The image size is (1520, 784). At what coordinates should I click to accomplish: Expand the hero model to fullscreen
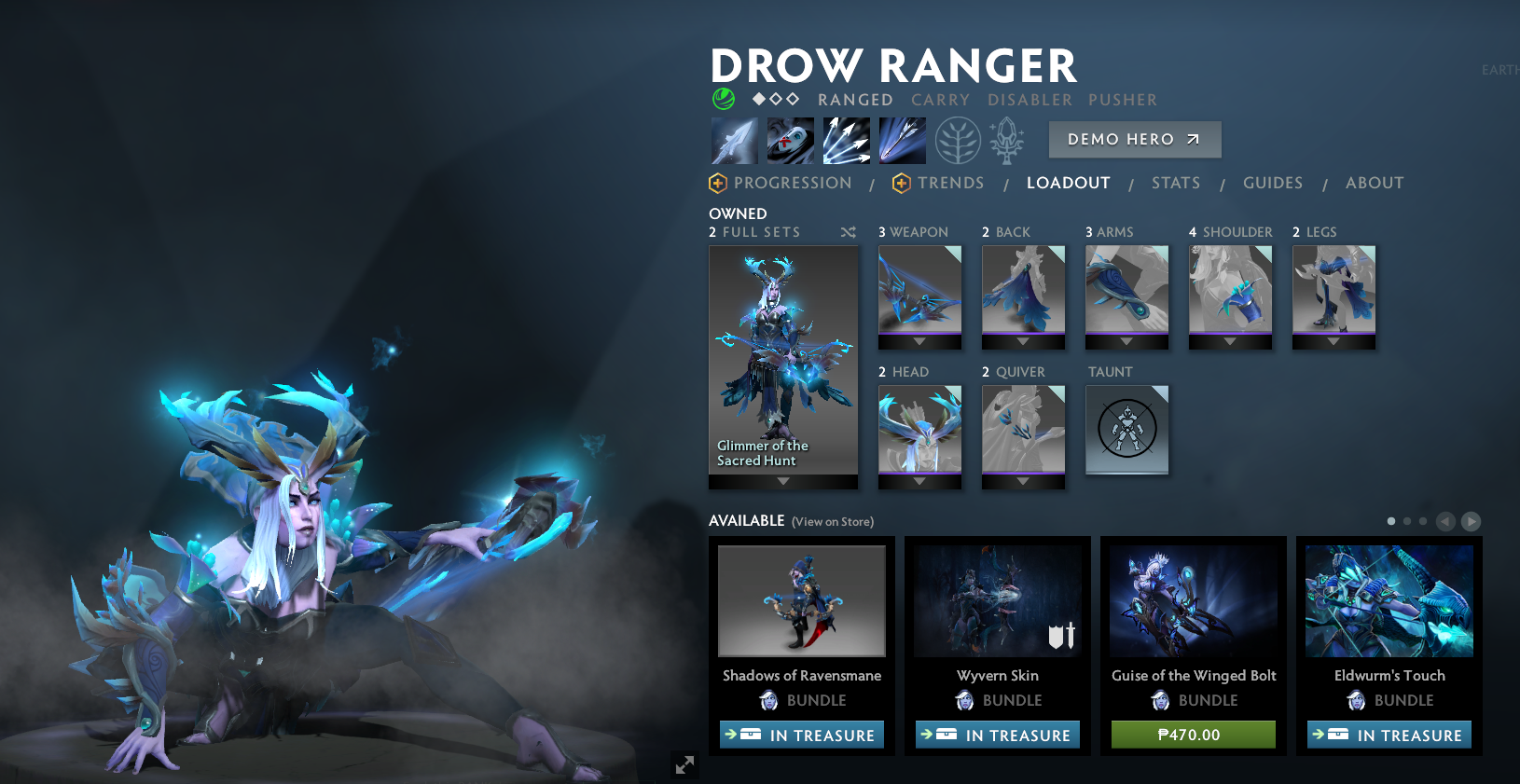pos(685,764)
